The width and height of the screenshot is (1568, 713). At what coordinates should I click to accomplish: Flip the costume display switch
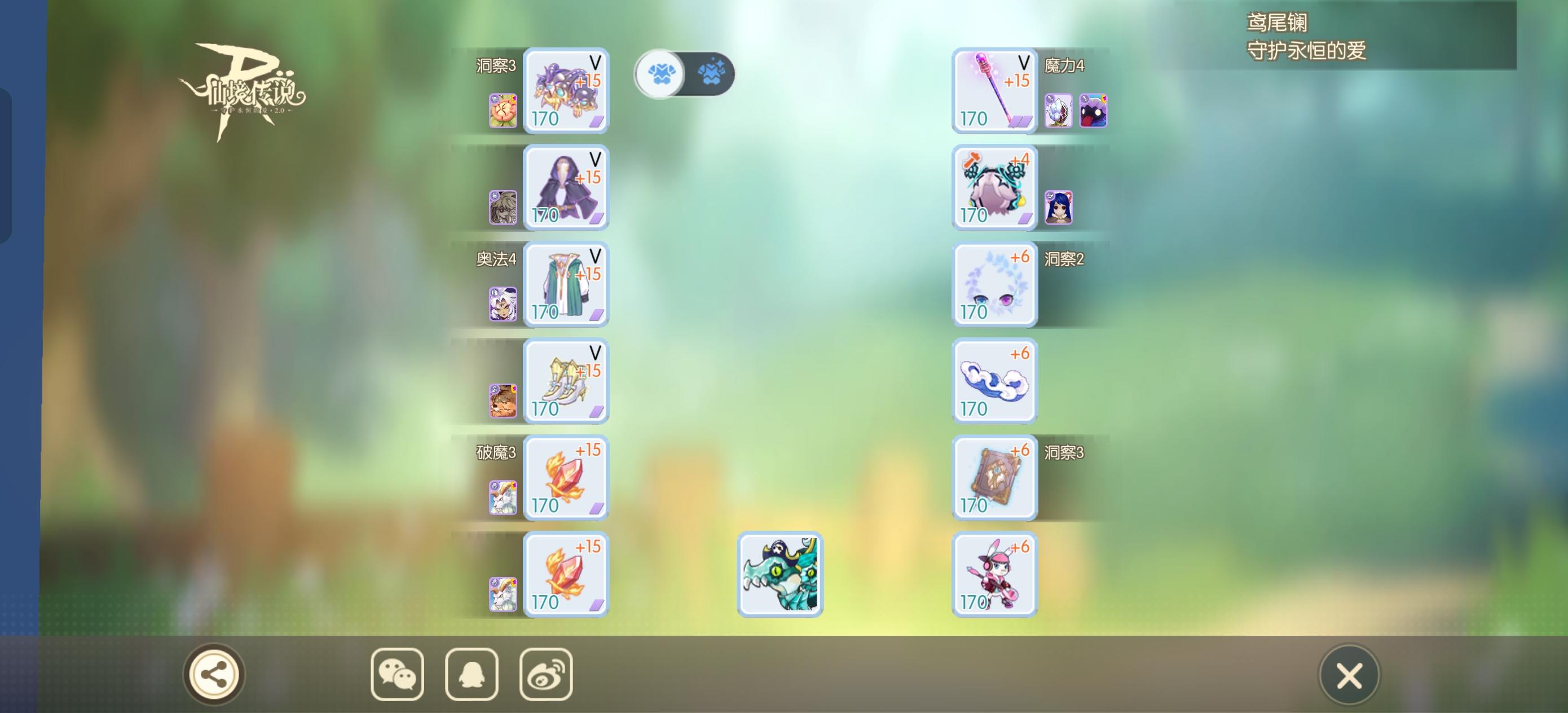[x=685, y=73]
